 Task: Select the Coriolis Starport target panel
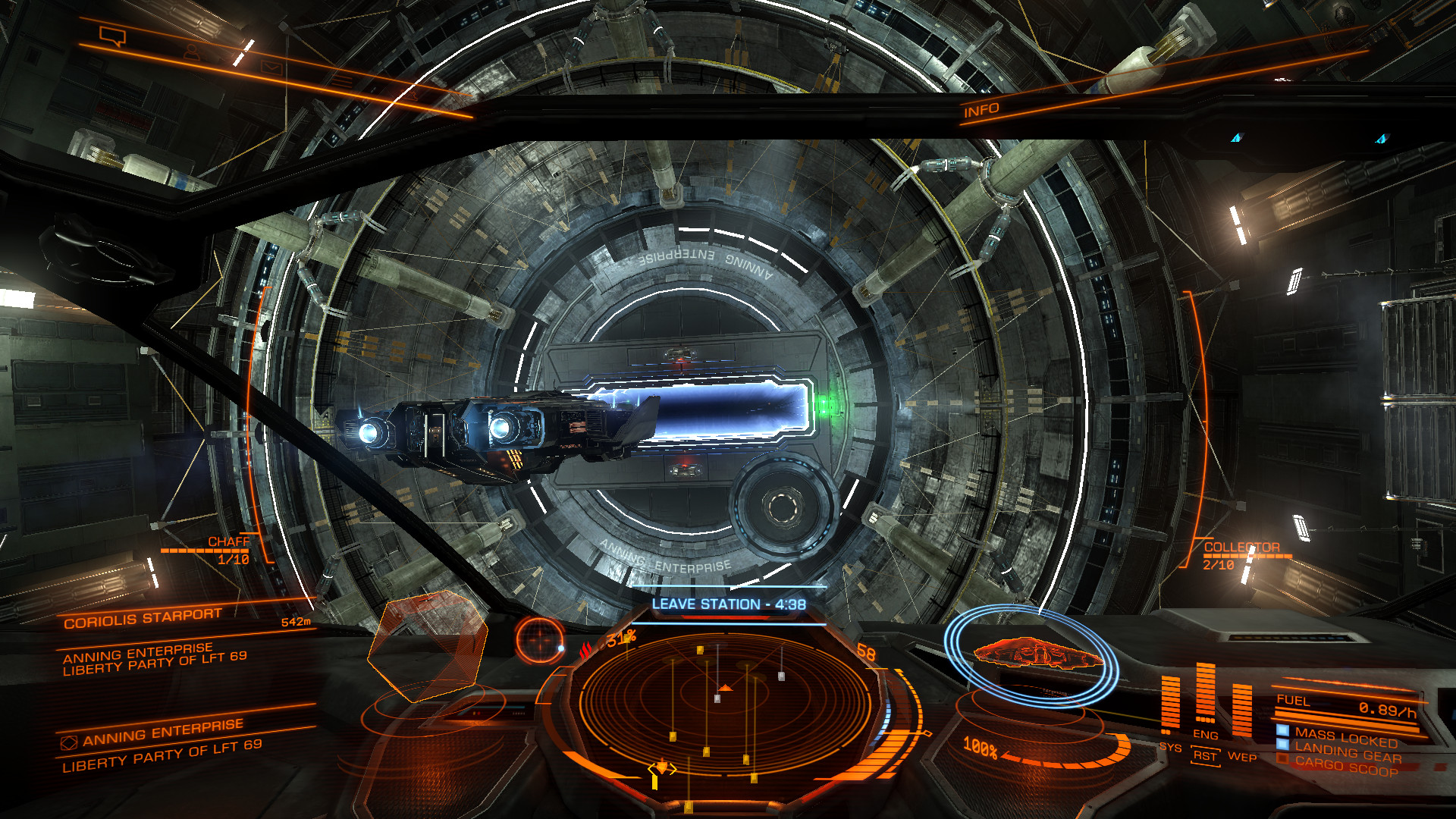pos(143,618)
